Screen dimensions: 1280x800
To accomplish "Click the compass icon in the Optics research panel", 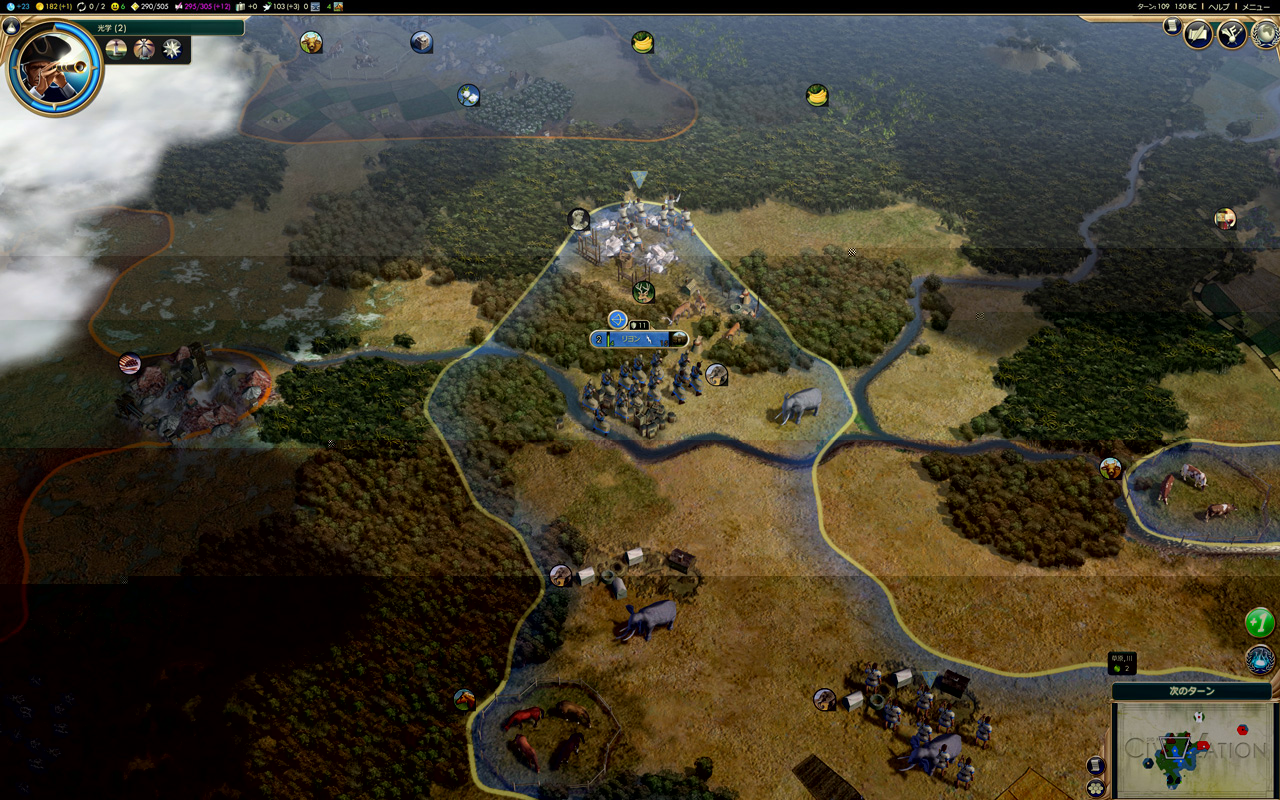I will tap(171, 48).
